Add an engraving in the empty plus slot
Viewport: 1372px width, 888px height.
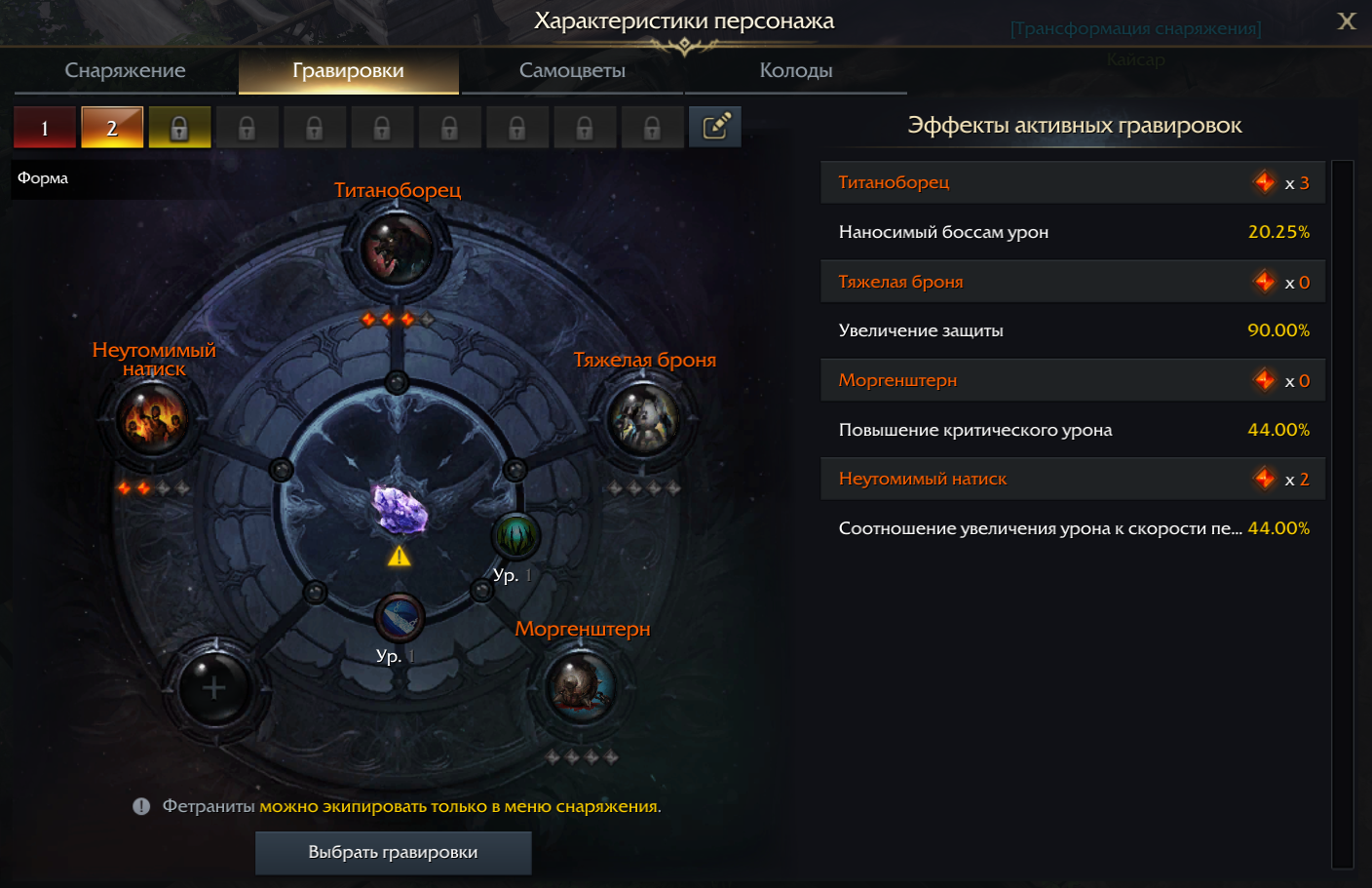click(x=213, y=689)
